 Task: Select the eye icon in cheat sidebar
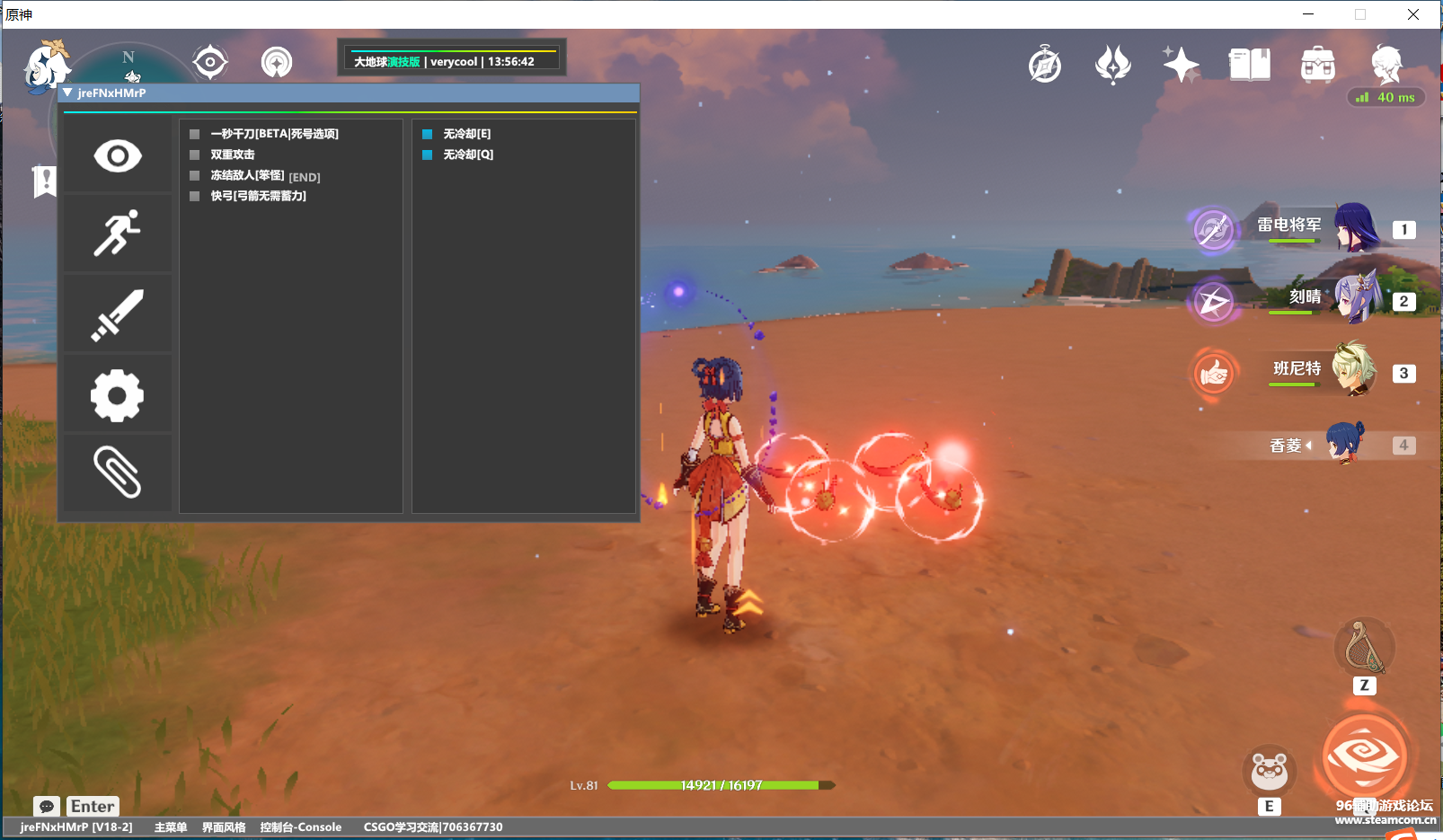(116, 155)
